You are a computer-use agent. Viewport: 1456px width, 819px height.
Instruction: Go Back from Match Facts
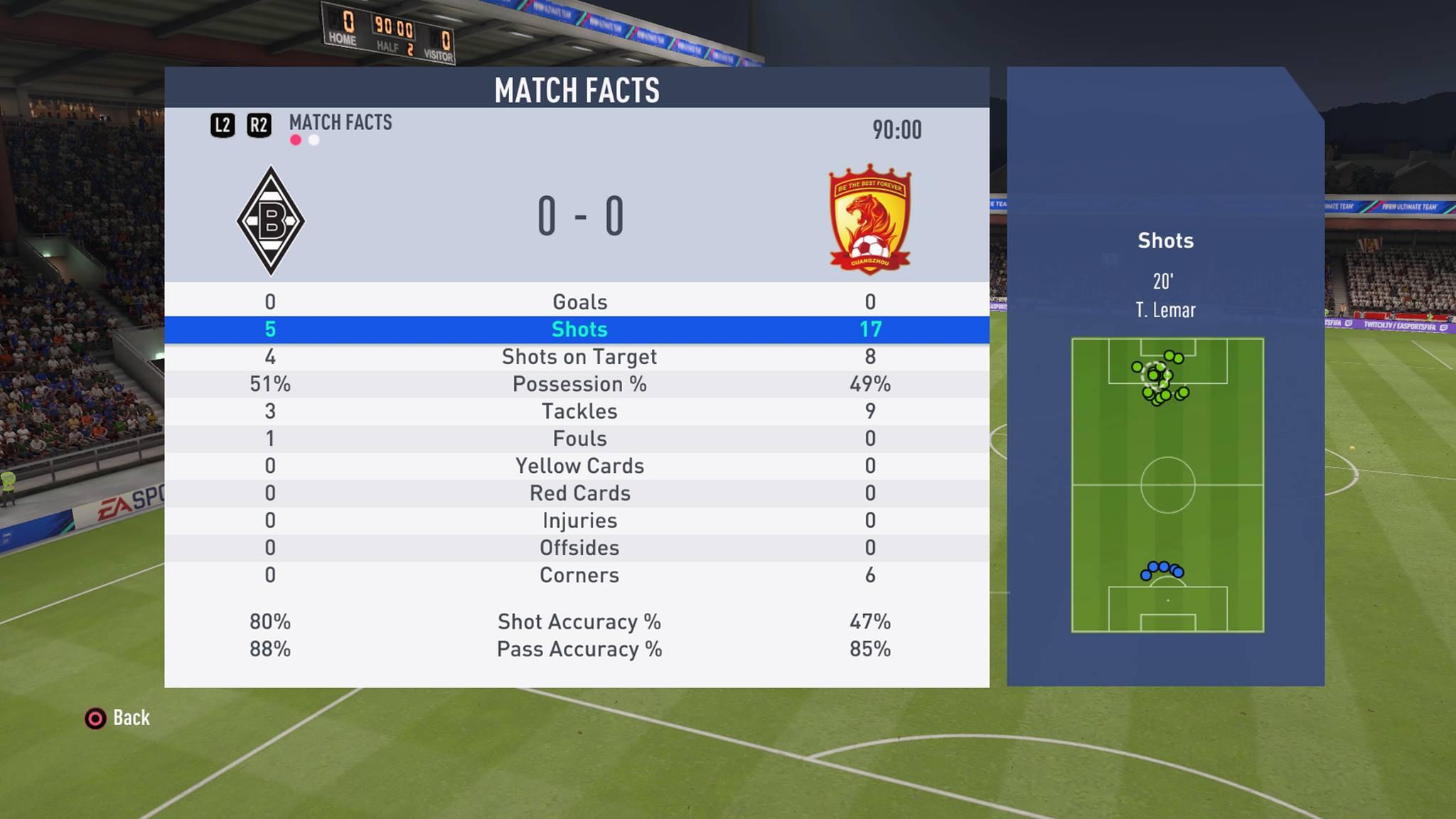pyautogui.click(x=118, y=718)
